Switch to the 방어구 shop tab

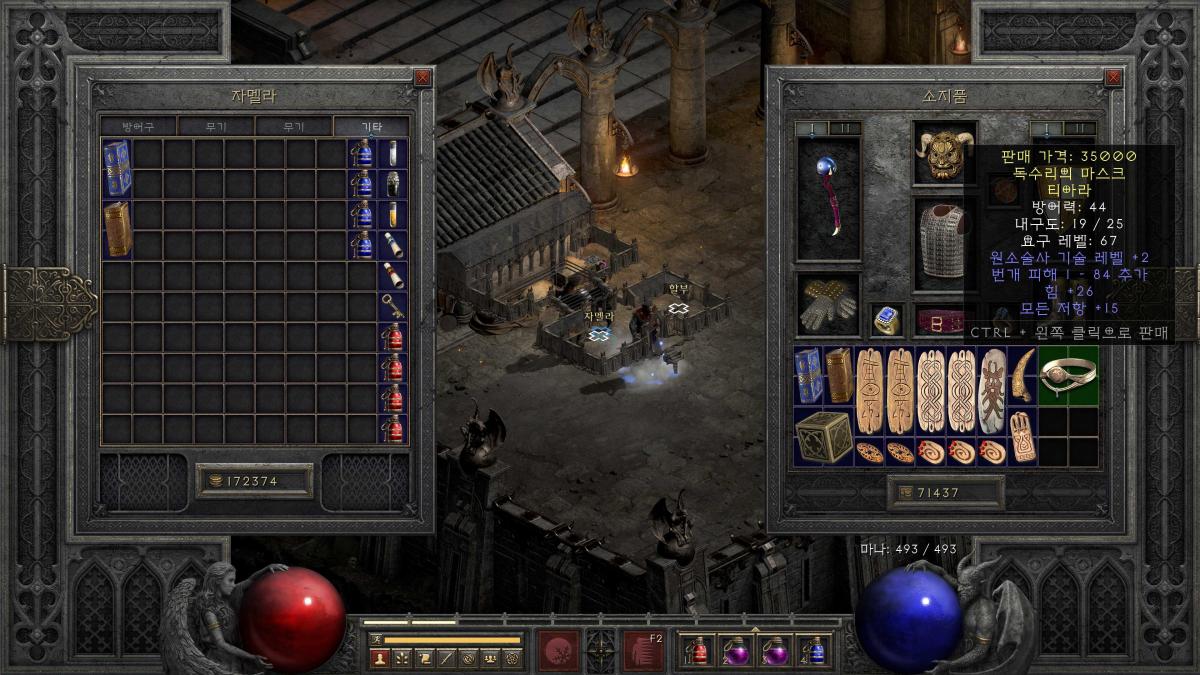[x=139, y=127]
